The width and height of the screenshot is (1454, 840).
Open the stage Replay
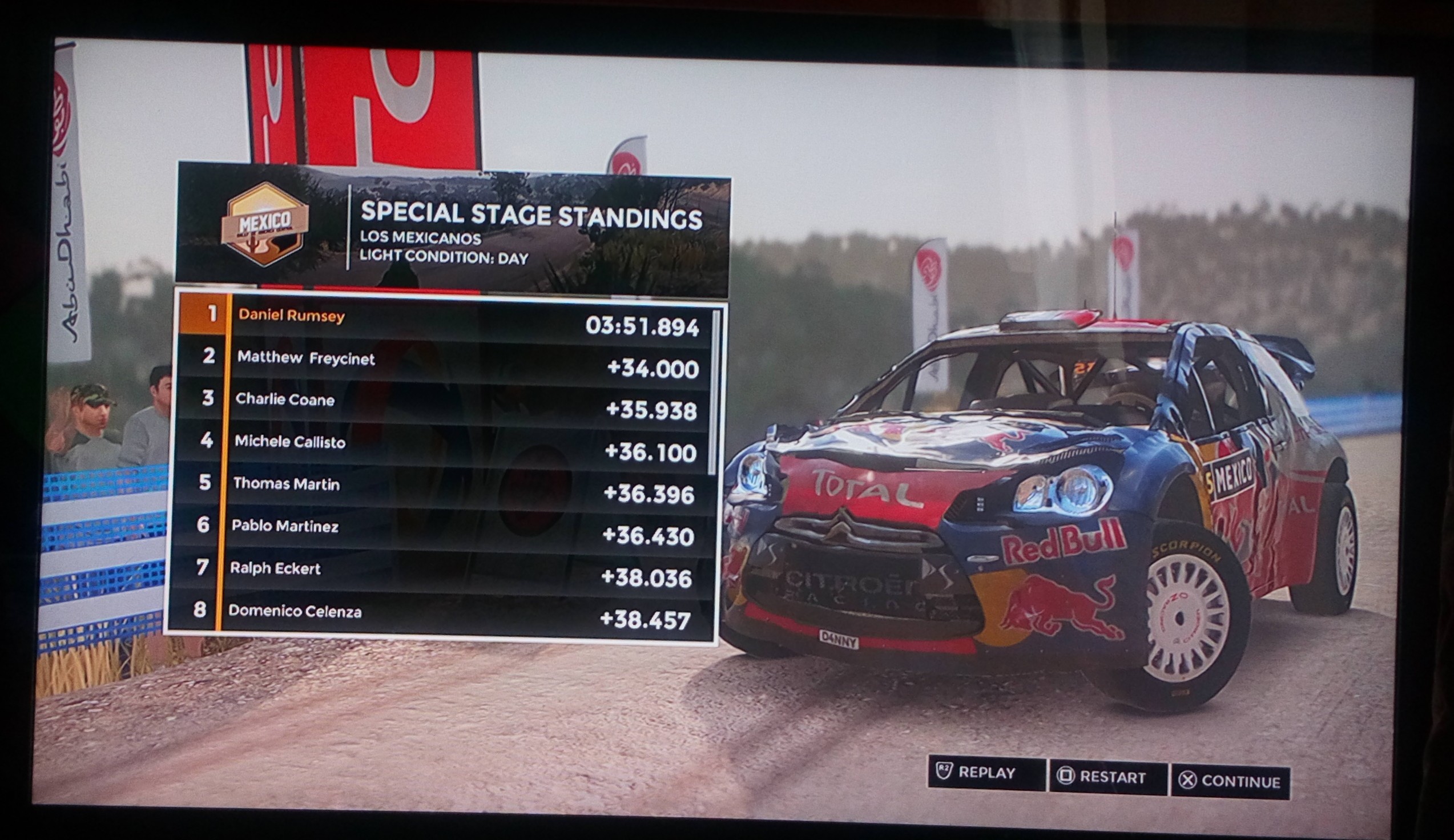(x=985, y=773)
